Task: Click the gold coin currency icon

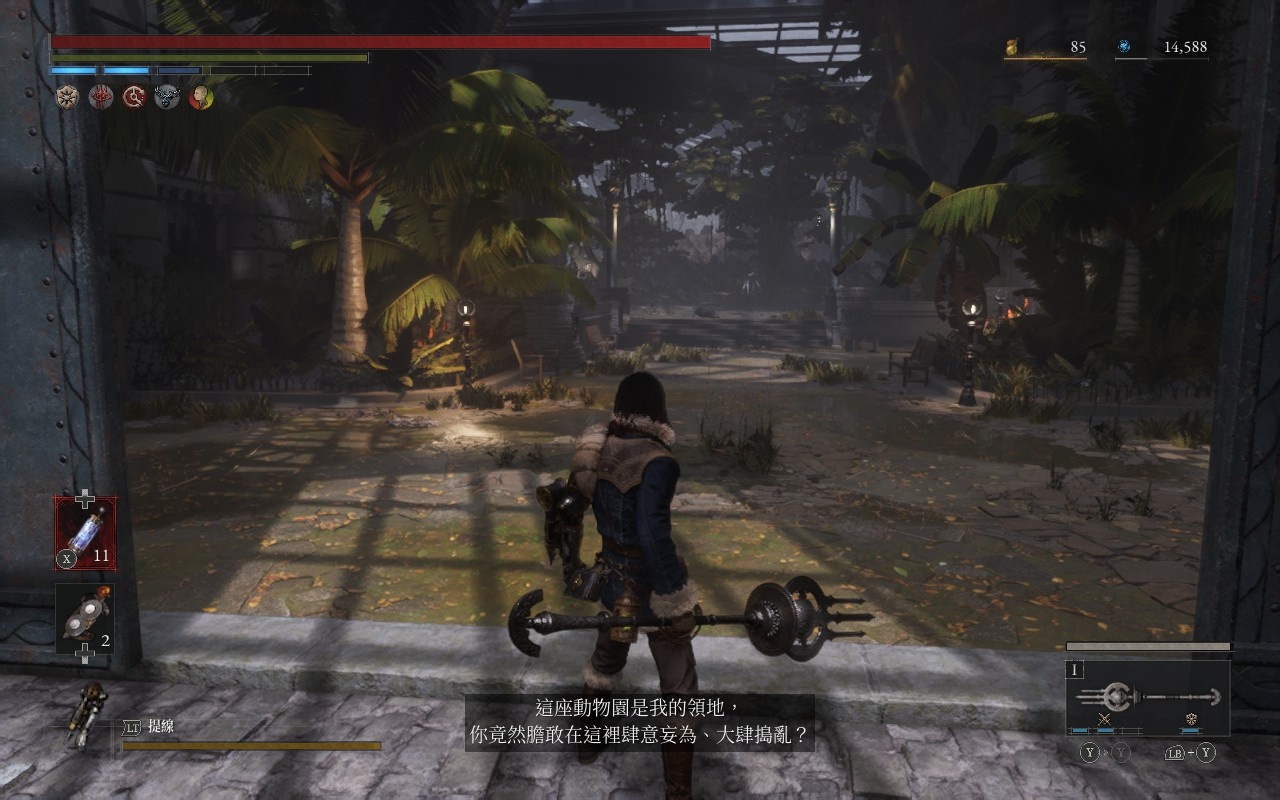Action: pyautogui.click(x=1012, y=46)
